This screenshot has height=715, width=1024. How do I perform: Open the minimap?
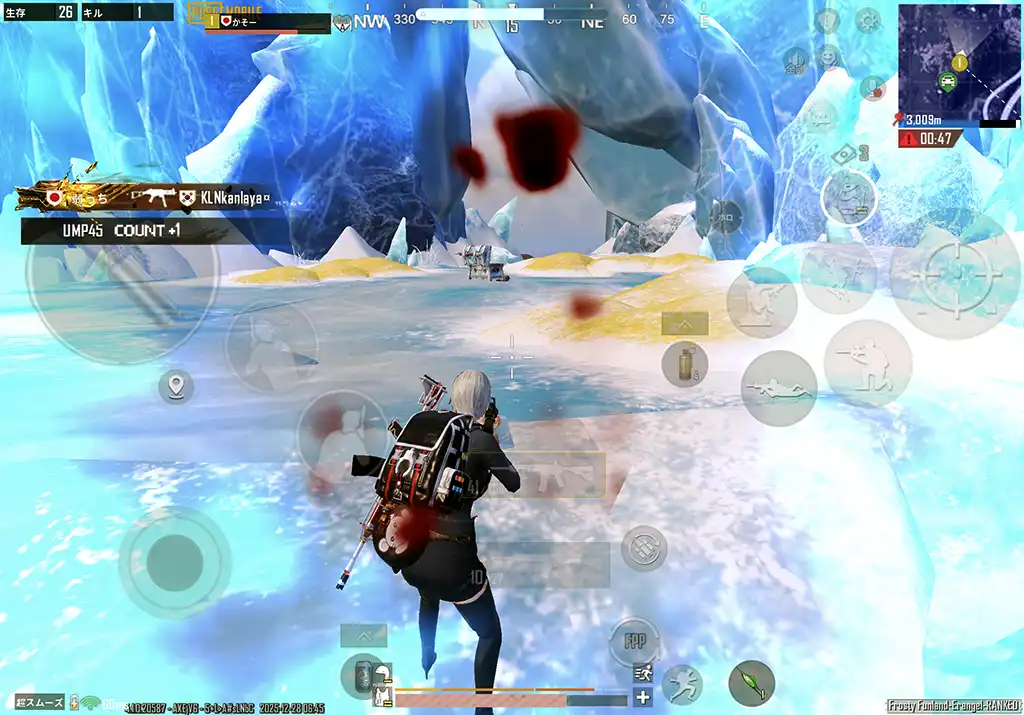[x=958, y=62]
